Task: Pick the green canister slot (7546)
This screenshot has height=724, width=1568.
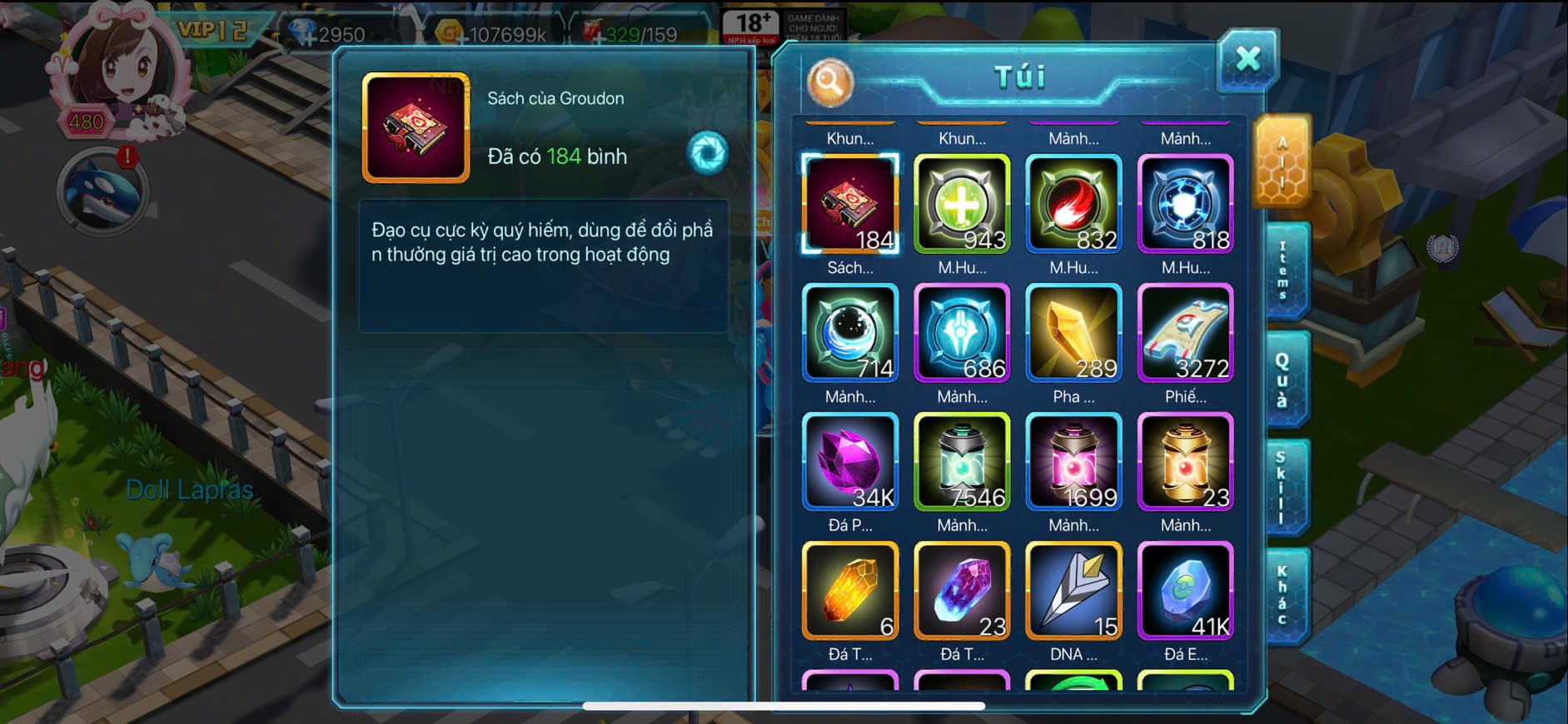Action: [x=962, y=461]
